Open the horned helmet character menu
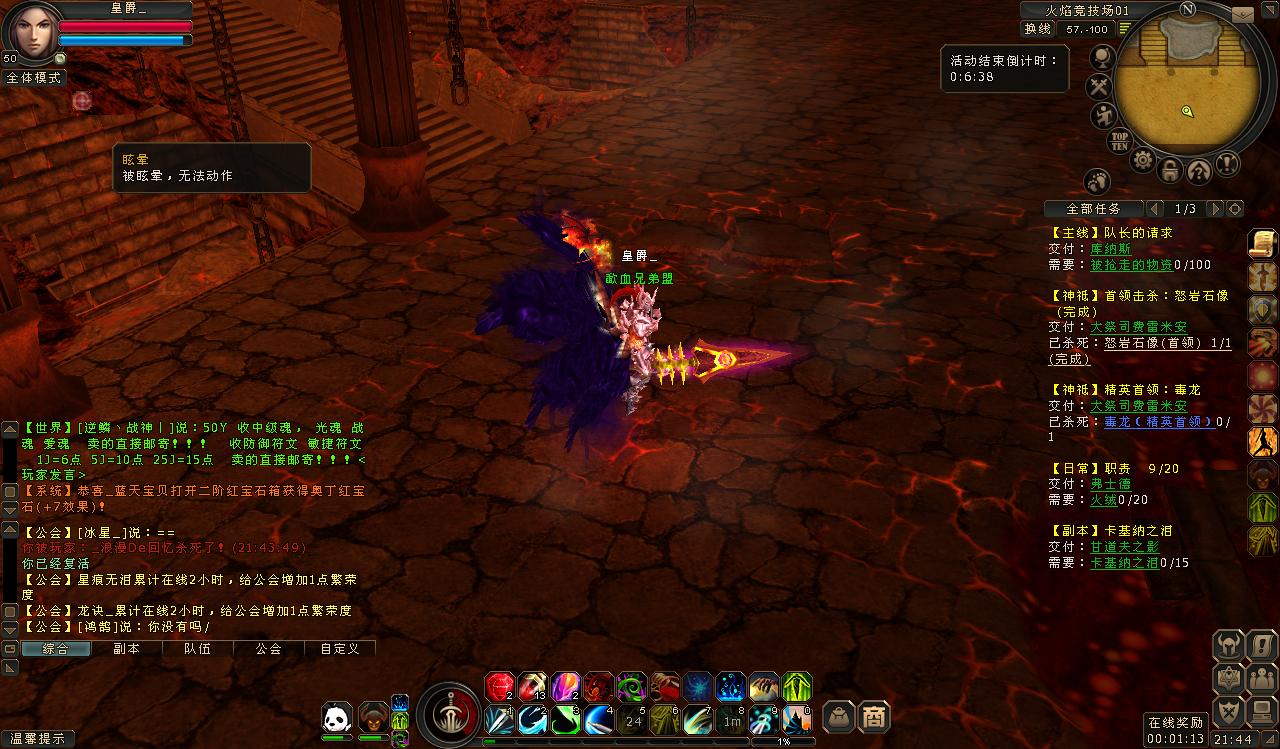 pos(1228,645)
